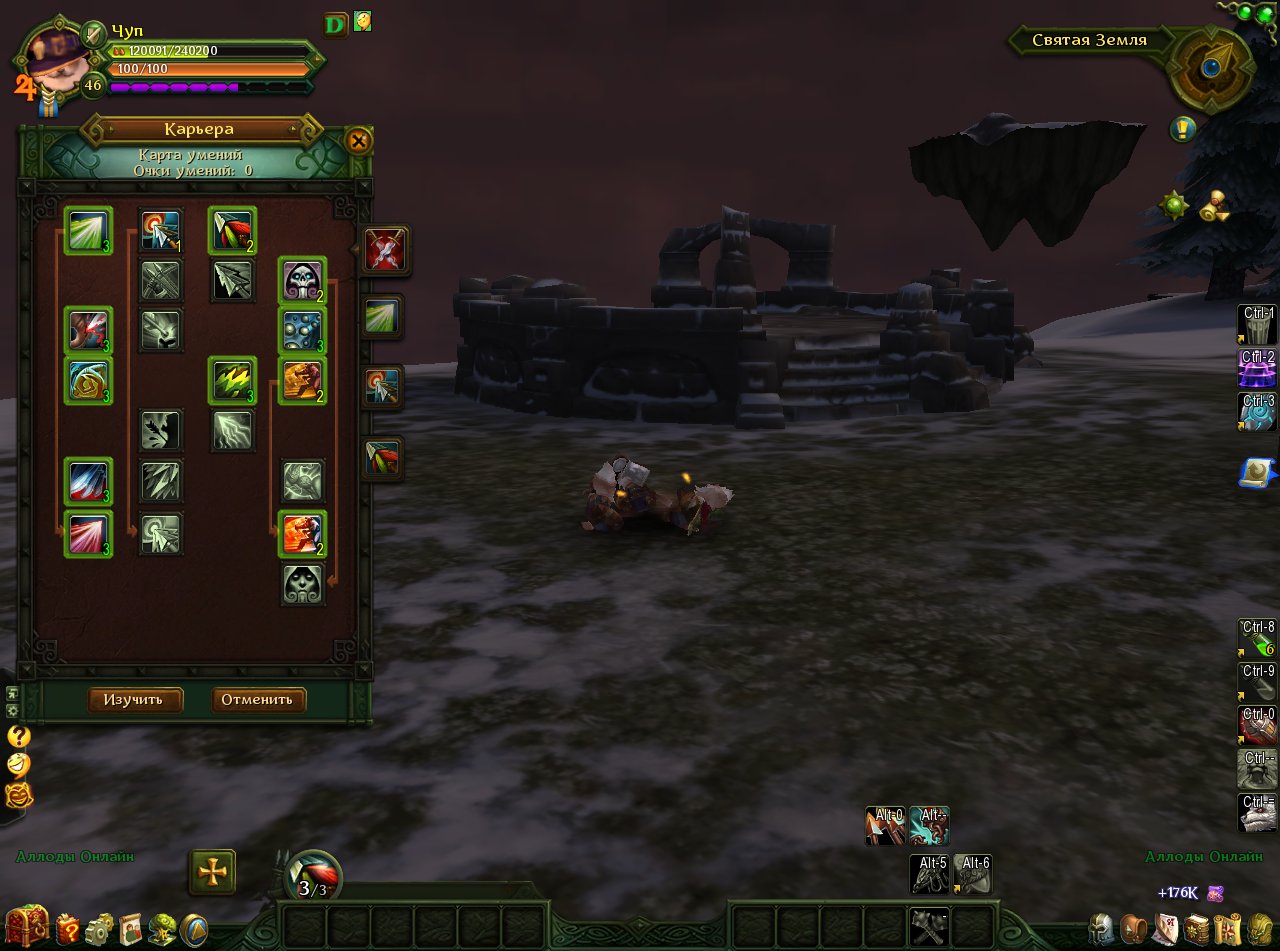
Task: Open the knight helmet character icon
Action: coord(1102,930)
